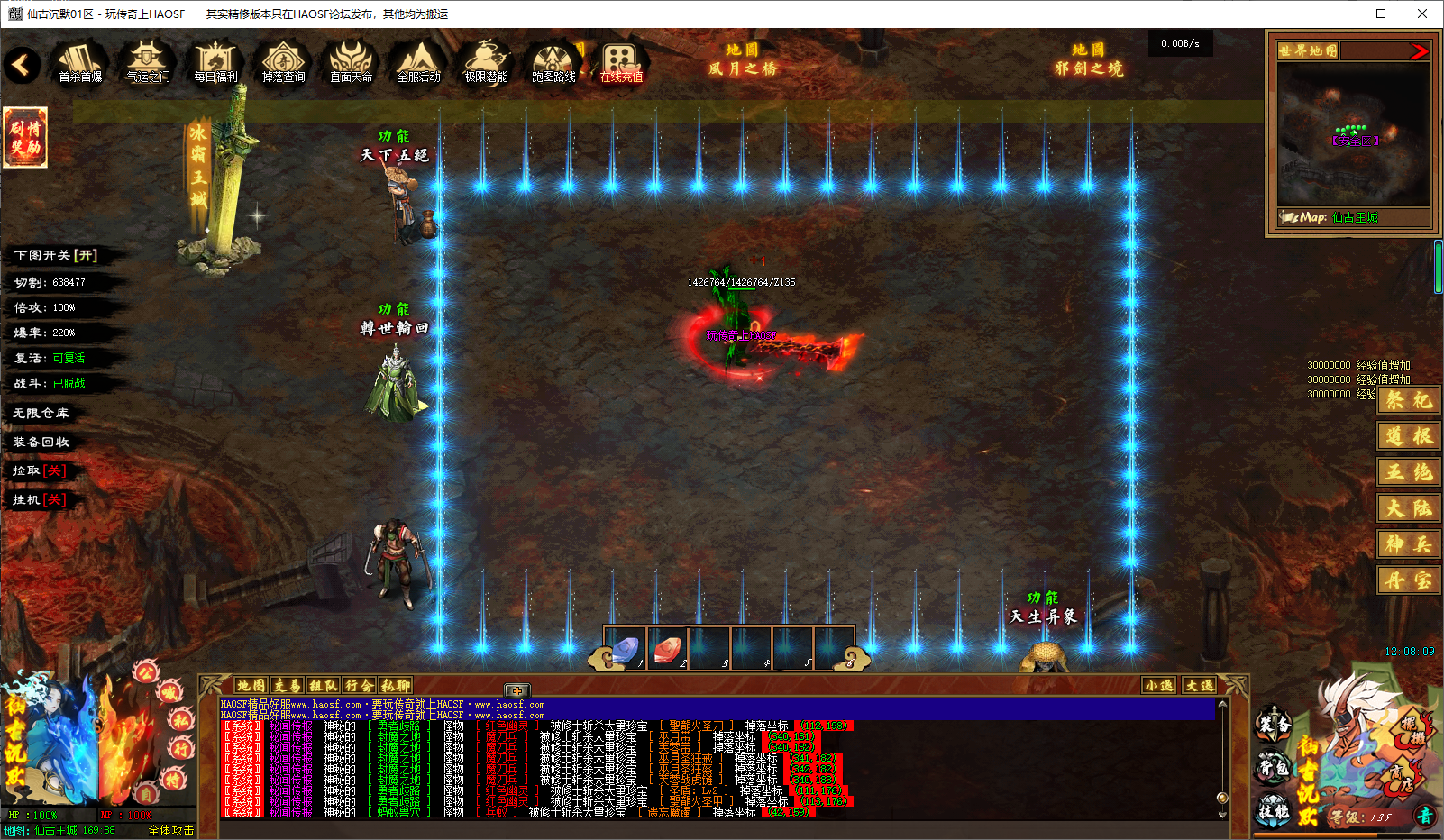Open the 剧情奖励 story reward button
Image resolution: width=1444 pixels, height=840 pixels.
(x=25, y=137)
